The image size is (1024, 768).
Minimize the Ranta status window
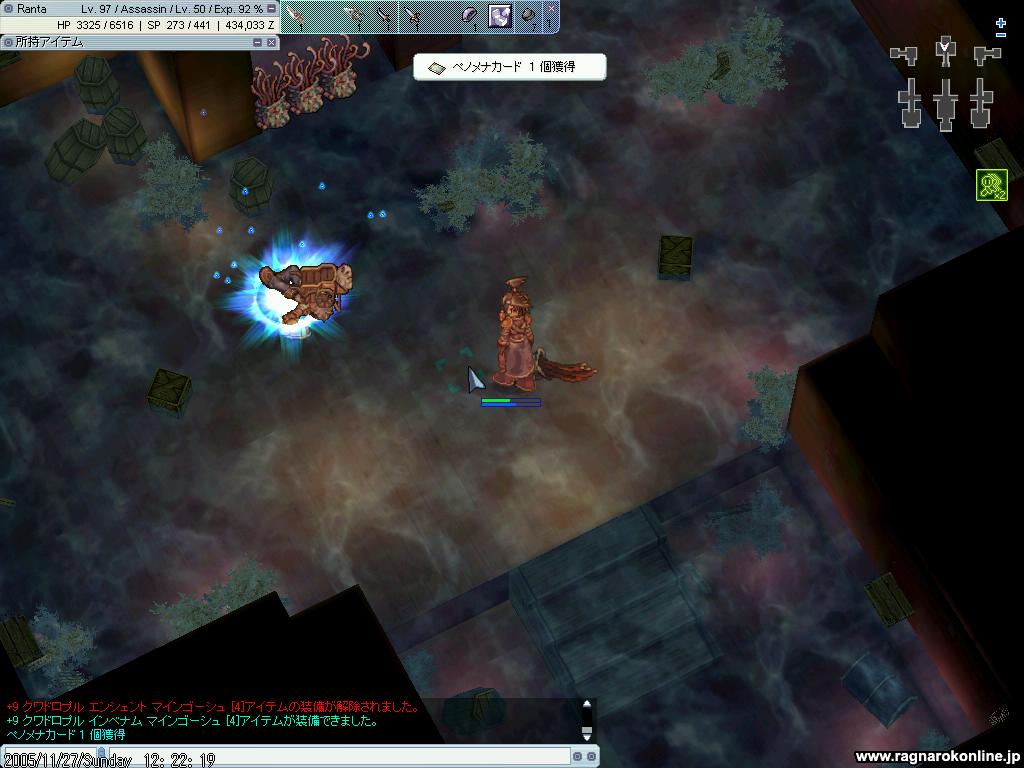tap(272, 8)
